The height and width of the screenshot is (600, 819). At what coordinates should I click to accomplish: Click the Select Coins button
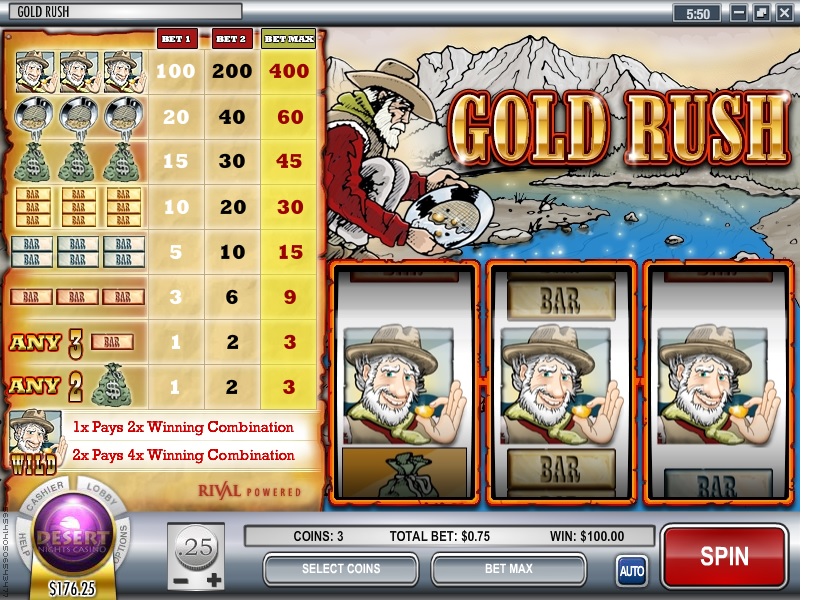tap(340, 569)
